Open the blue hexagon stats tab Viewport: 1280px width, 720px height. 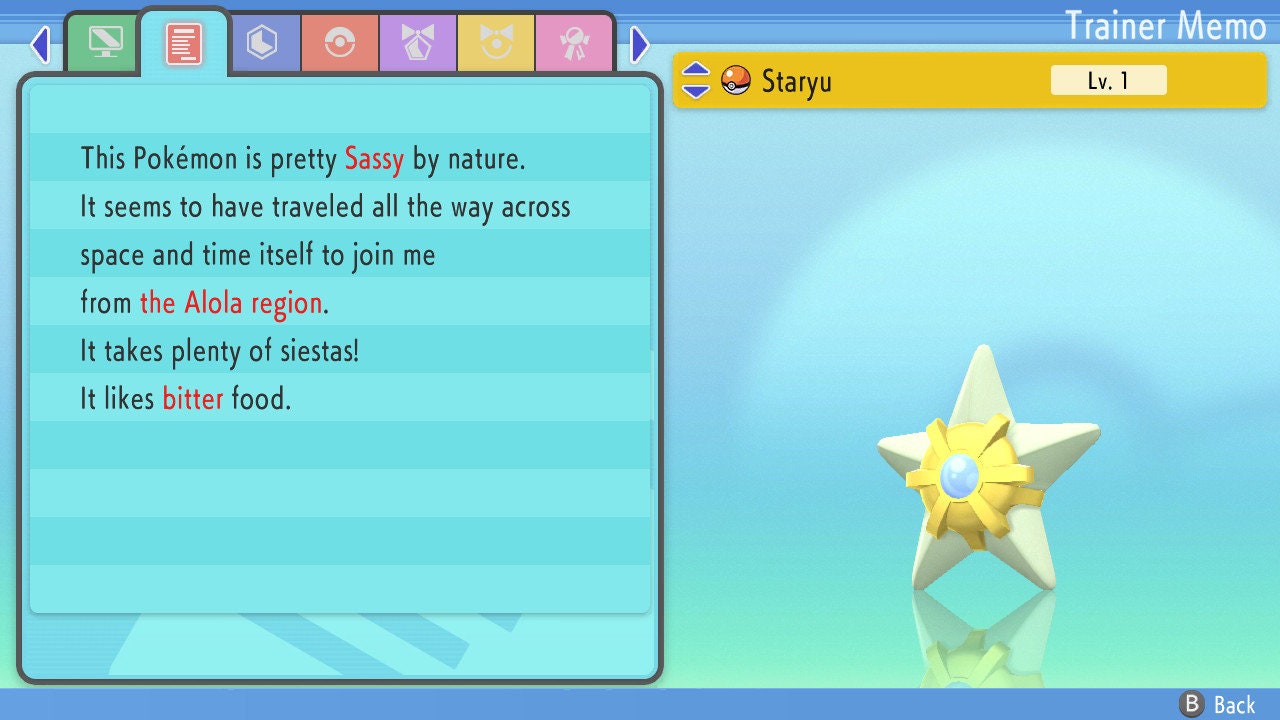[x=262, y=43]
